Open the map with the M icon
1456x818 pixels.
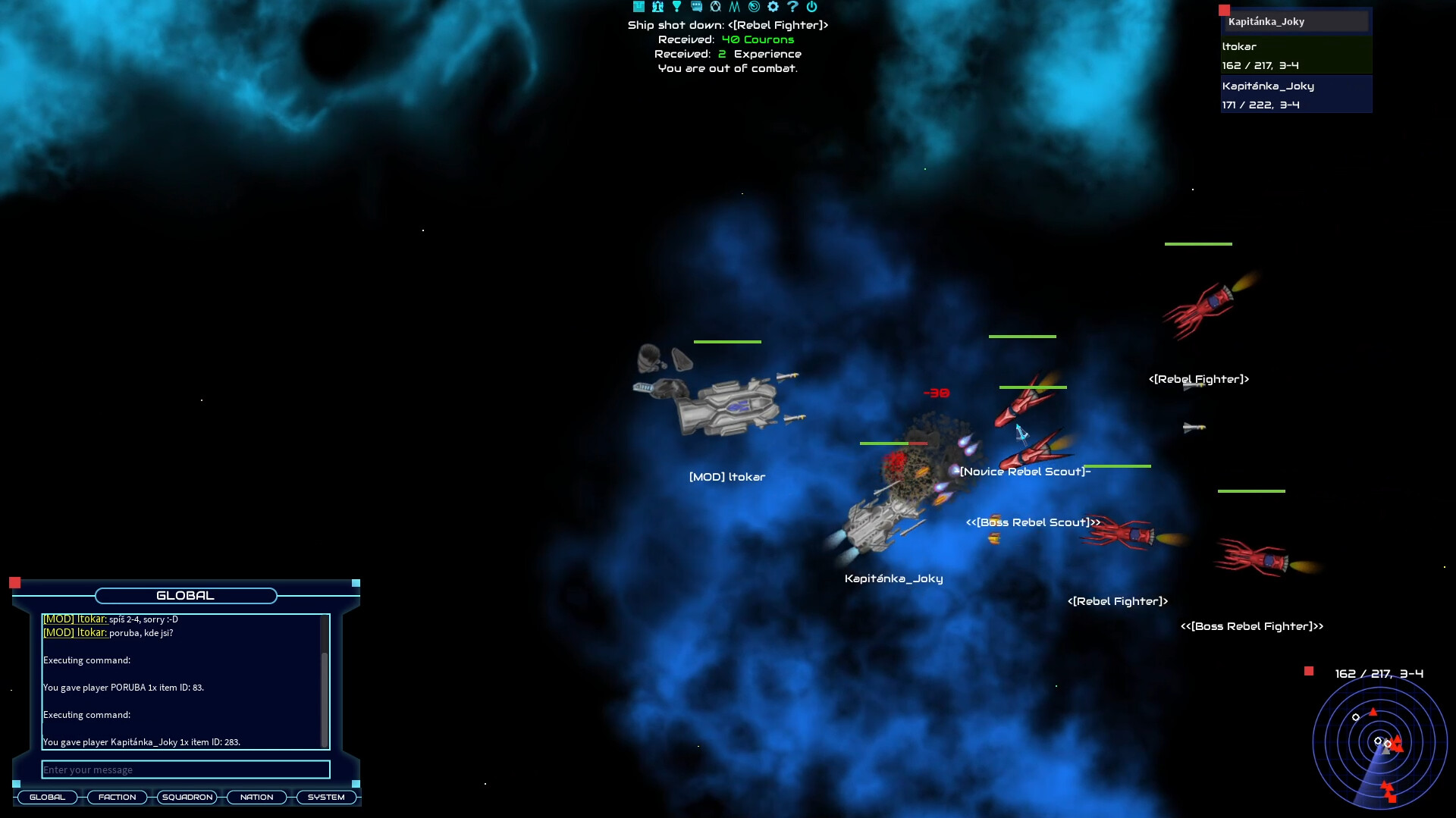tap(733, 7)
